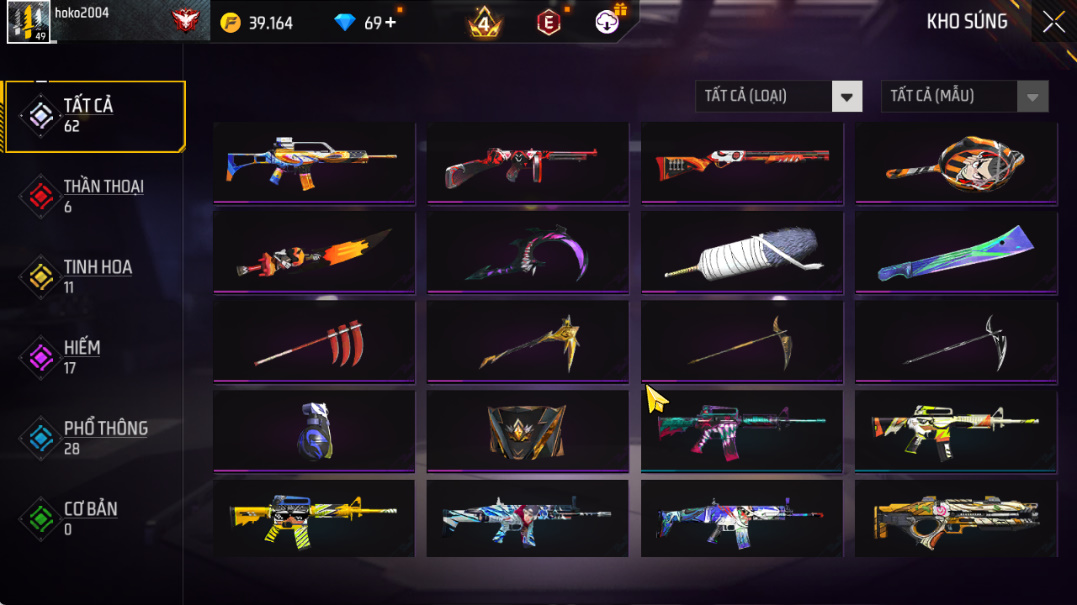This screenshot has height=605, width=1077.
Task: Open the Hiếm rarity tab
Action: point(80,357)
